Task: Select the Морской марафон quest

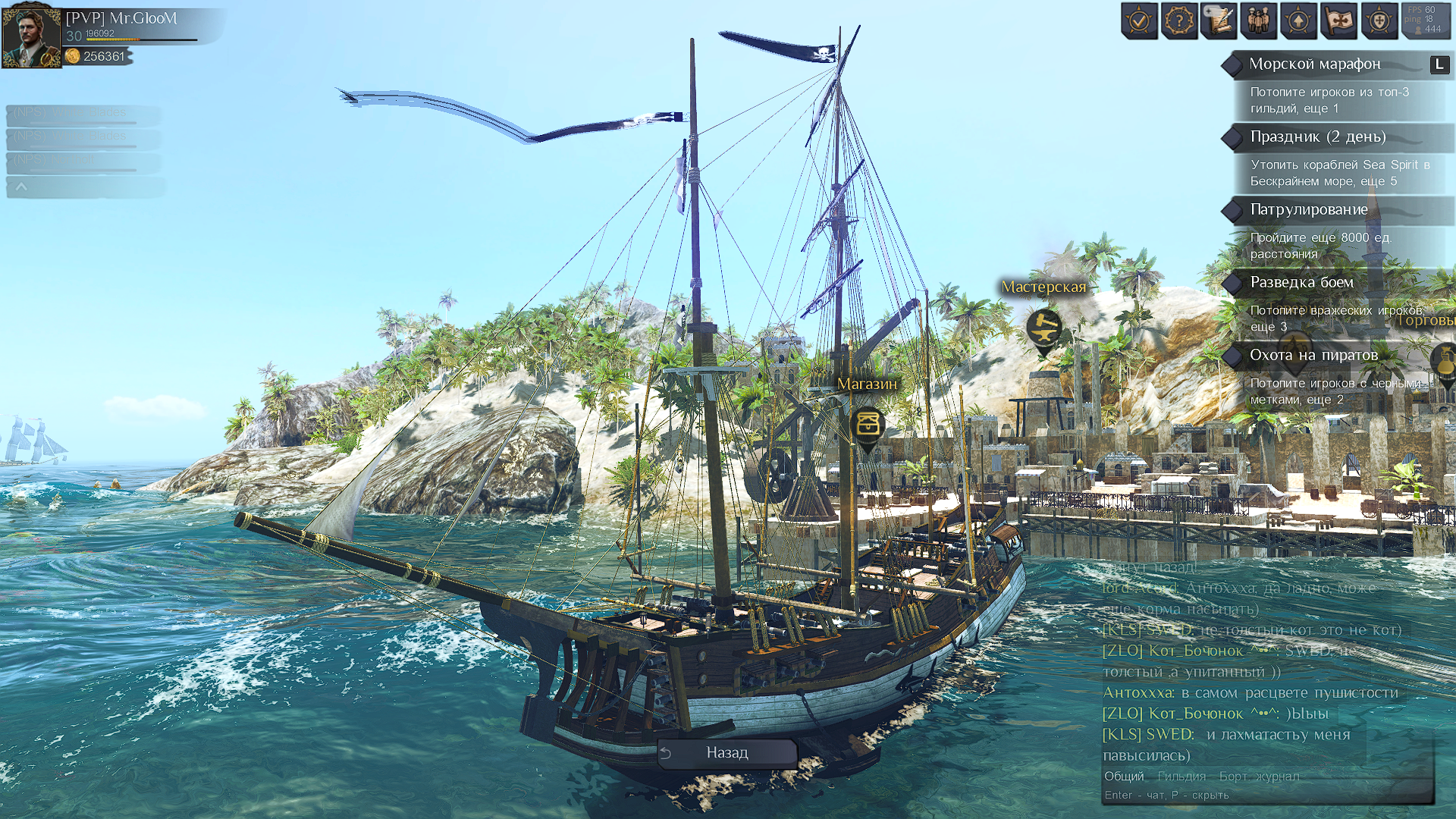Action: [1315, 64]
